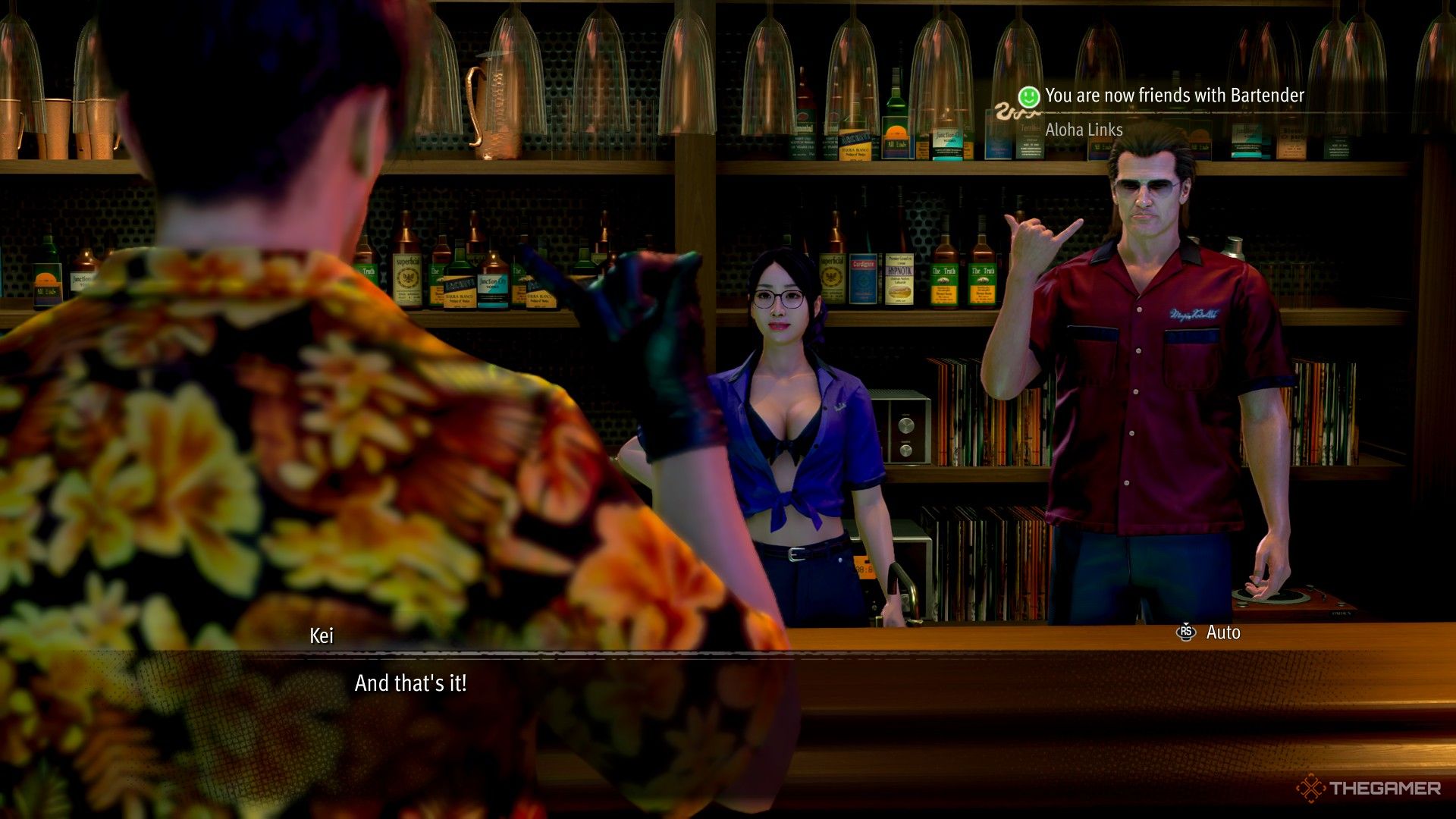Expand the Aloha Links notification details
This screenshot has height=819, width=1456.
(x=1083, y=130)
